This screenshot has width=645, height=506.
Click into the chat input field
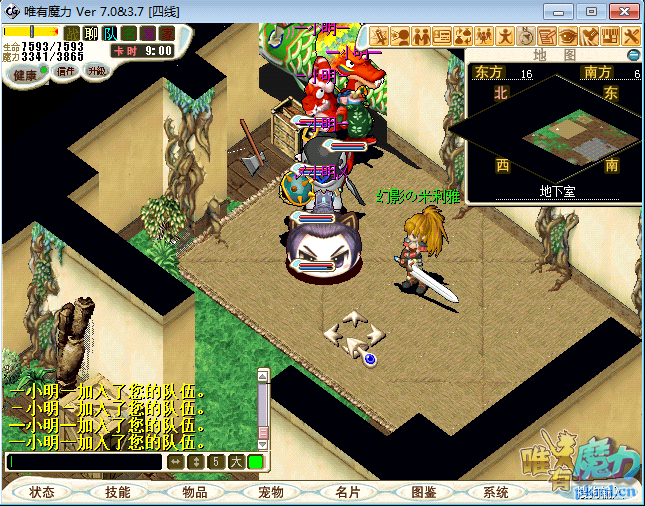coord(84,462)
